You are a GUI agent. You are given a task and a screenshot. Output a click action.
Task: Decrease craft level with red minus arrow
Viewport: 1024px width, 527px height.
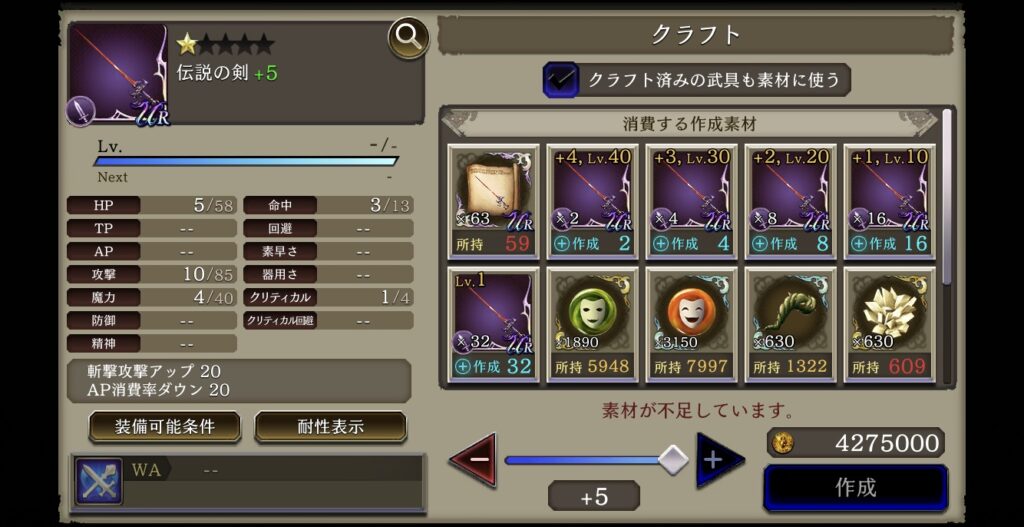473,460
